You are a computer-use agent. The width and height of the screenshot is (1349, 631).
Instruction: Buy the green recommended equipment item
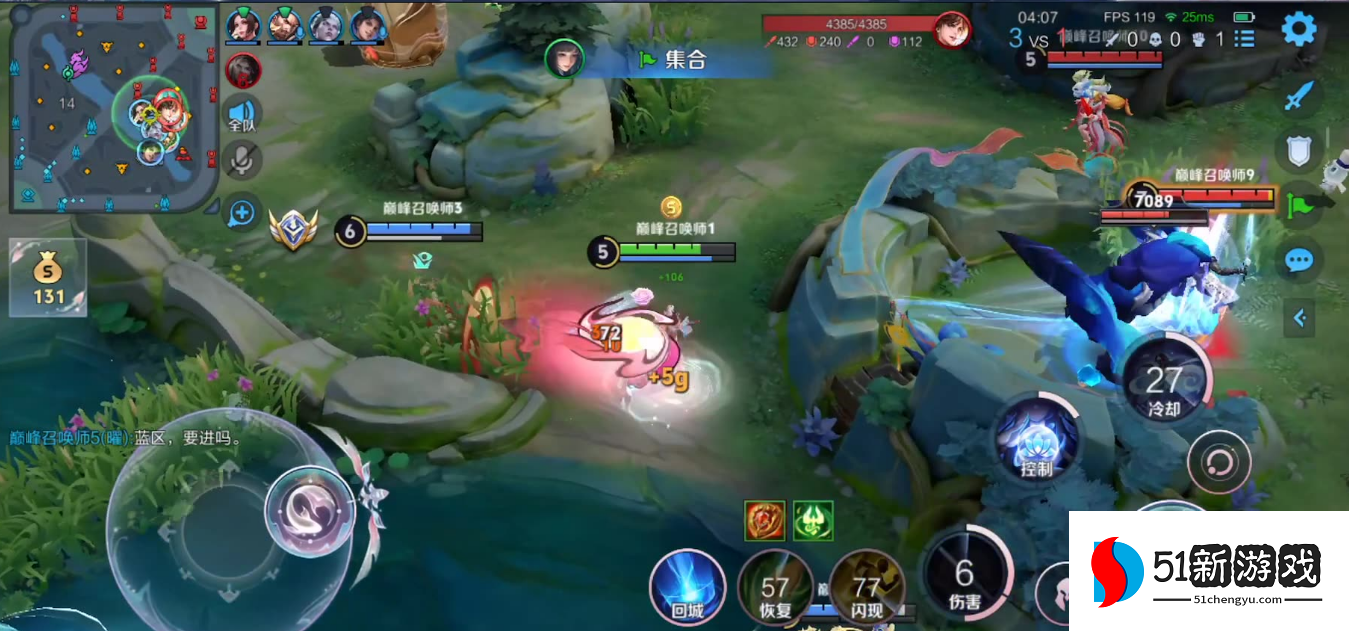[813, 521]
